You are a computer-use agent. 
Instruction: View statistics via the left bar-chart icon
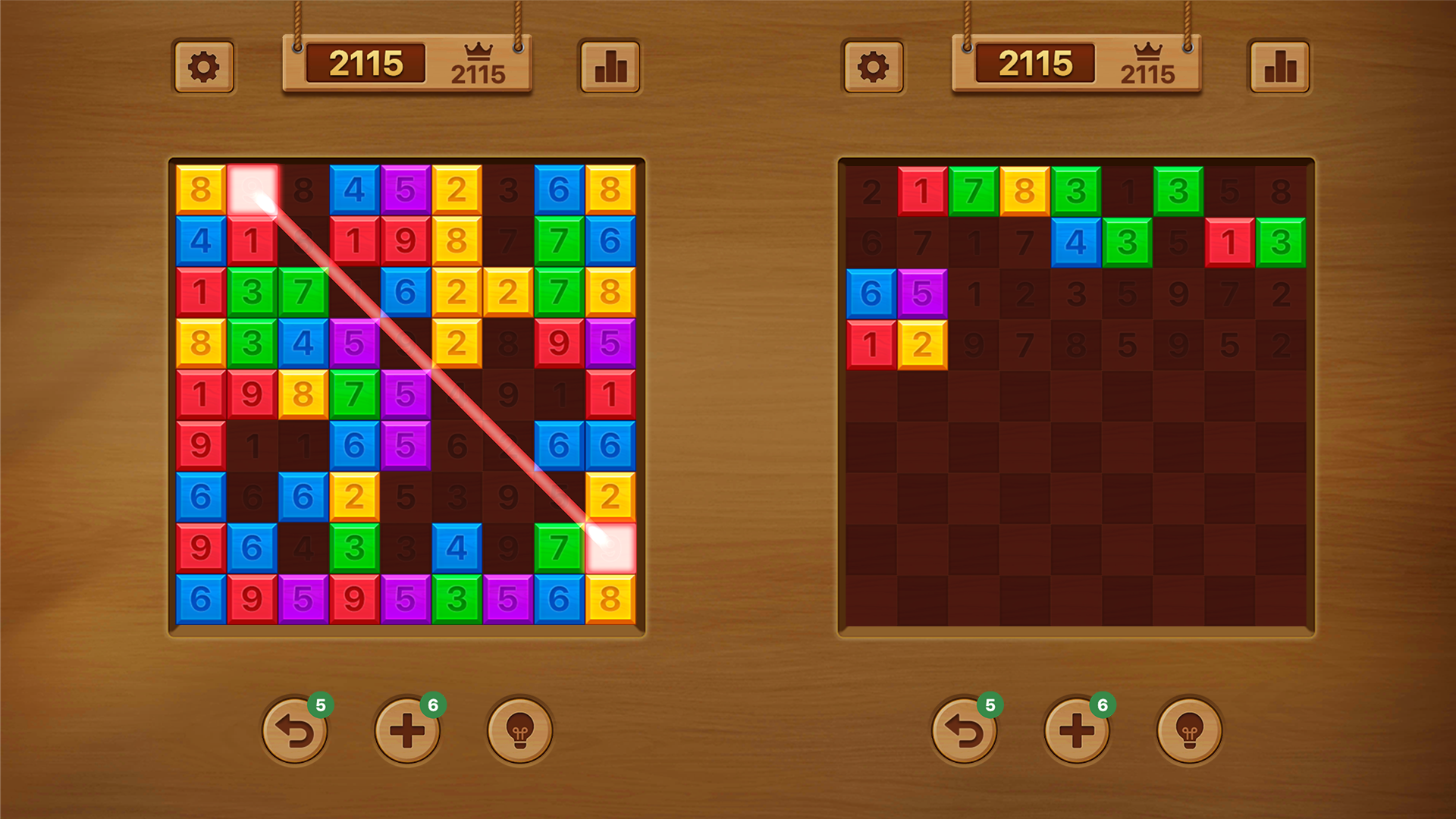tap(609, 67)
